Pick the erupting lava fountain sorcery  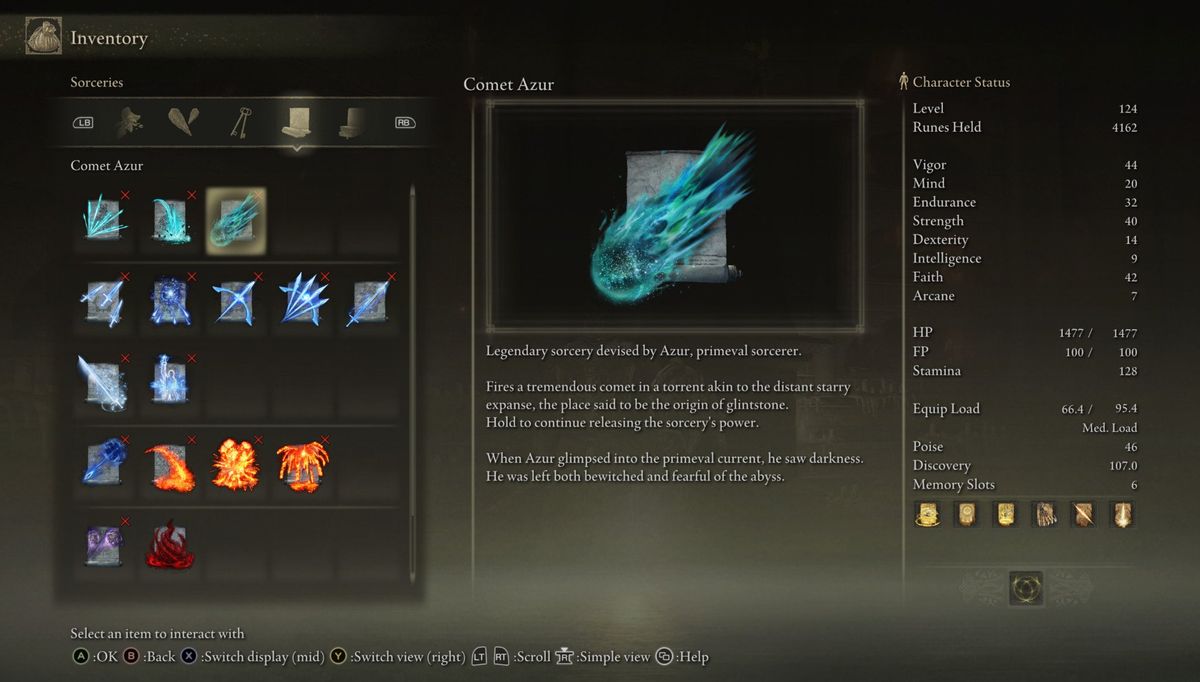(x=302, y=464)
